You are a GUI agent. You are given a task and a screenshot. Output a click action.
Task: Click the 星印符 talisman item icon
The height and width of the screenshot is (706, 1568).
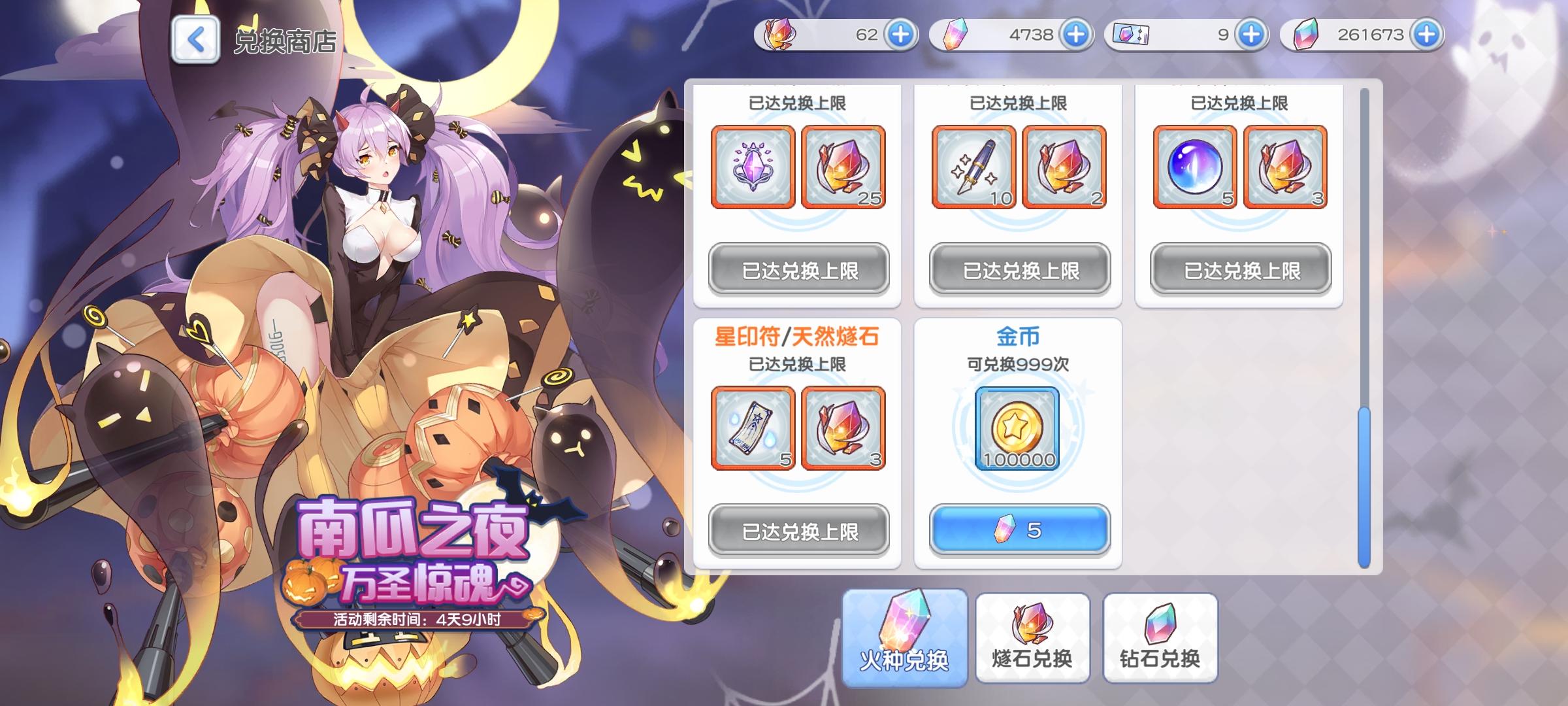[753, 428]
